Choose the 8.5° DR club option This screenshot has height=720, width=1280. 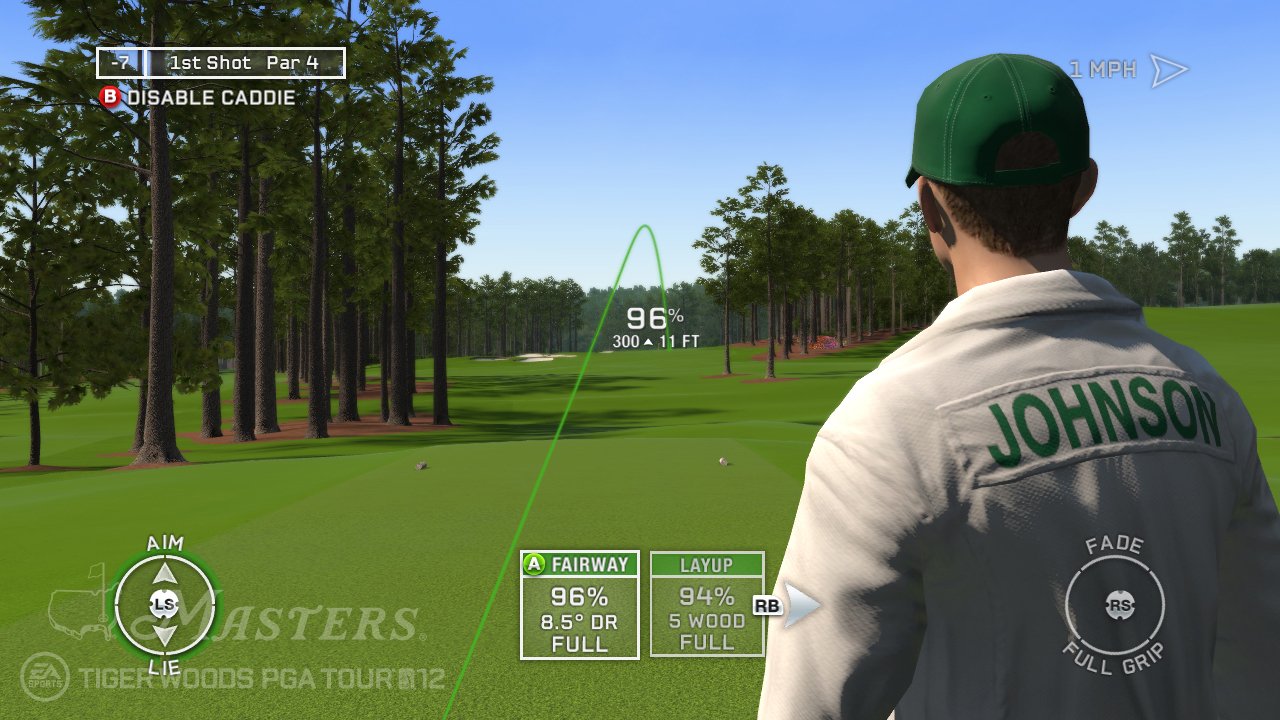[x=579, y=621]
